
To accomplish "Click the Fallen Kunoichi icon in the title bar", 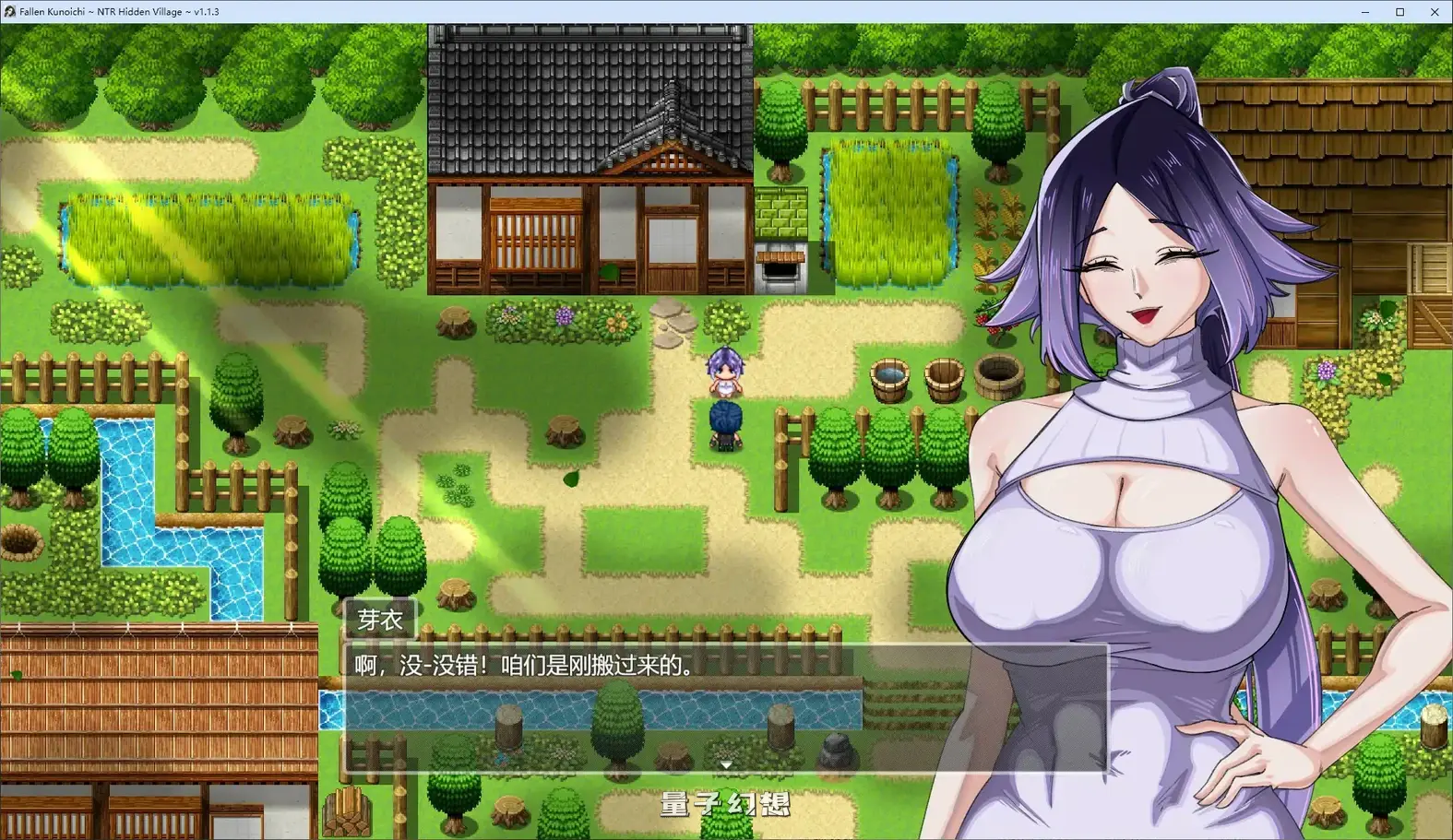I will [9, 11].
